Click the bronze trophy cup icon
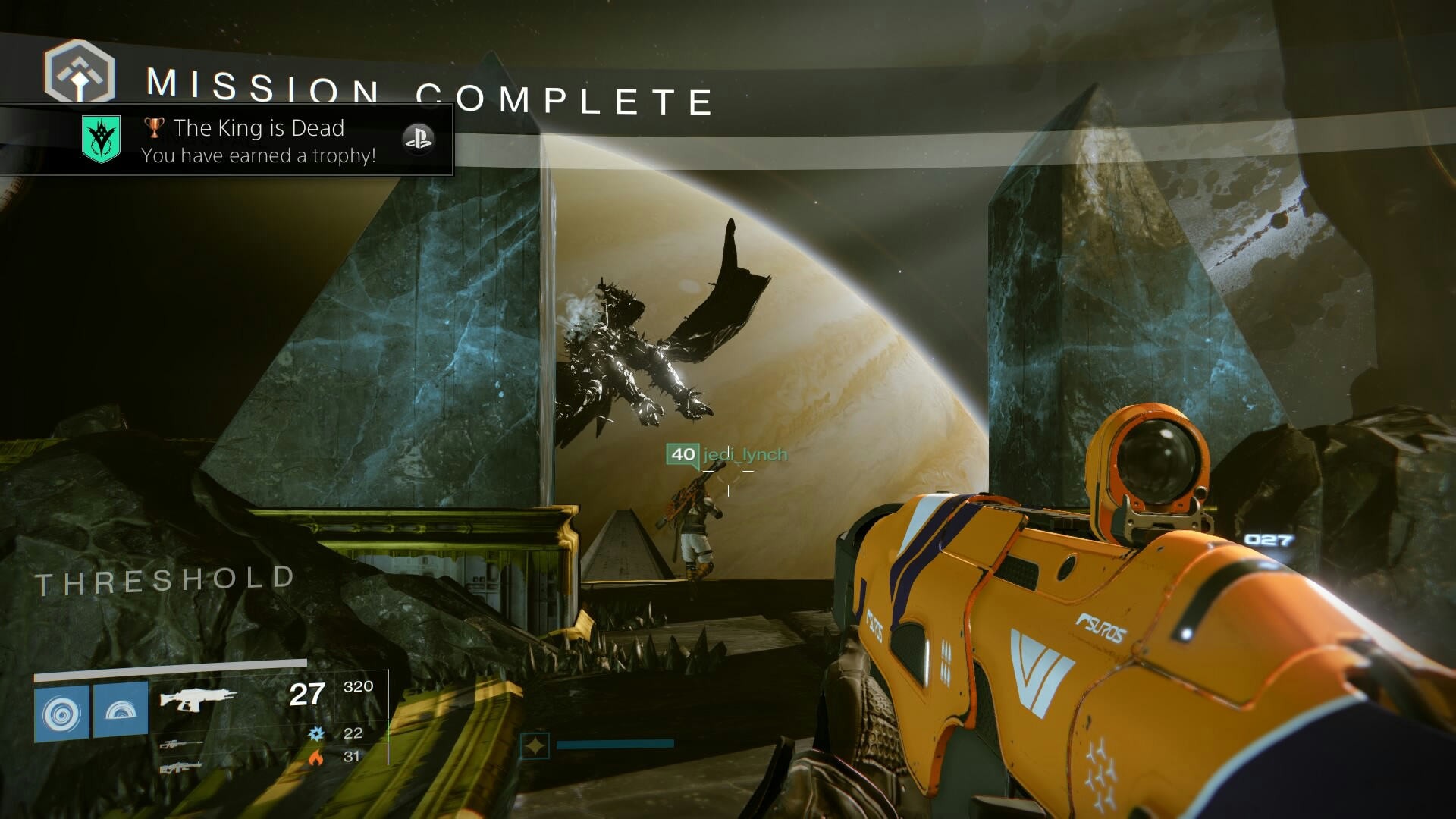 point(155,127)
